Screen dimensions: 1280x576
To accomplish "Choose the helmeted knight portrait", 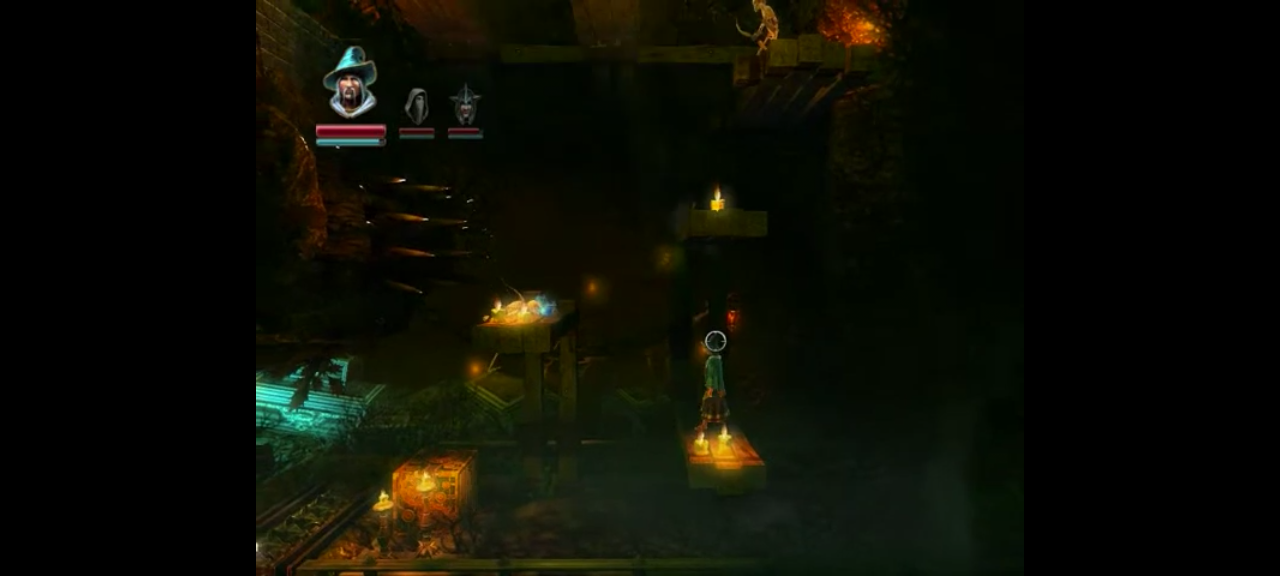I will (x=465, y=105).
